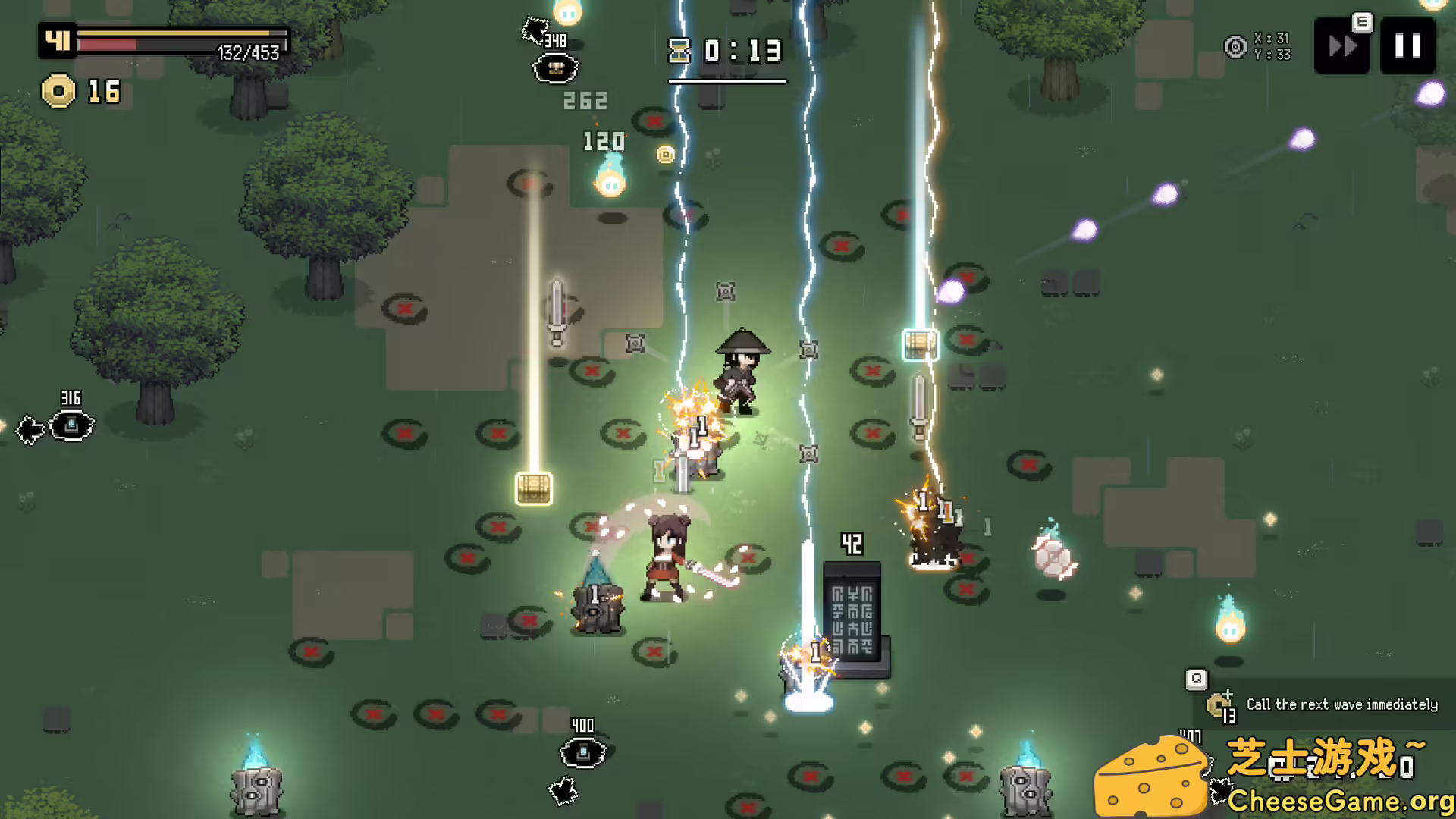Pause the game with the pause icon

(x=1408, y=45)
